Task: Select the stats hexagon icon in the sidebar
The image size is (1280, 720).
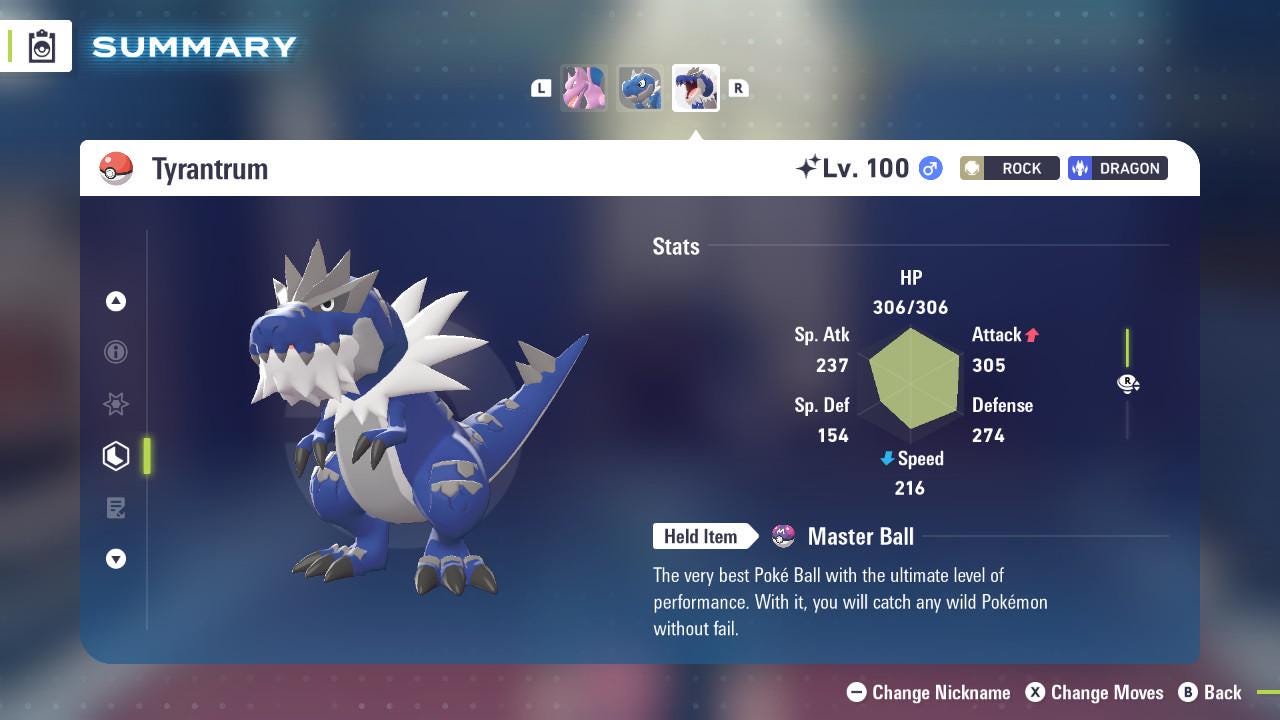Action: [x=116, y=456]
